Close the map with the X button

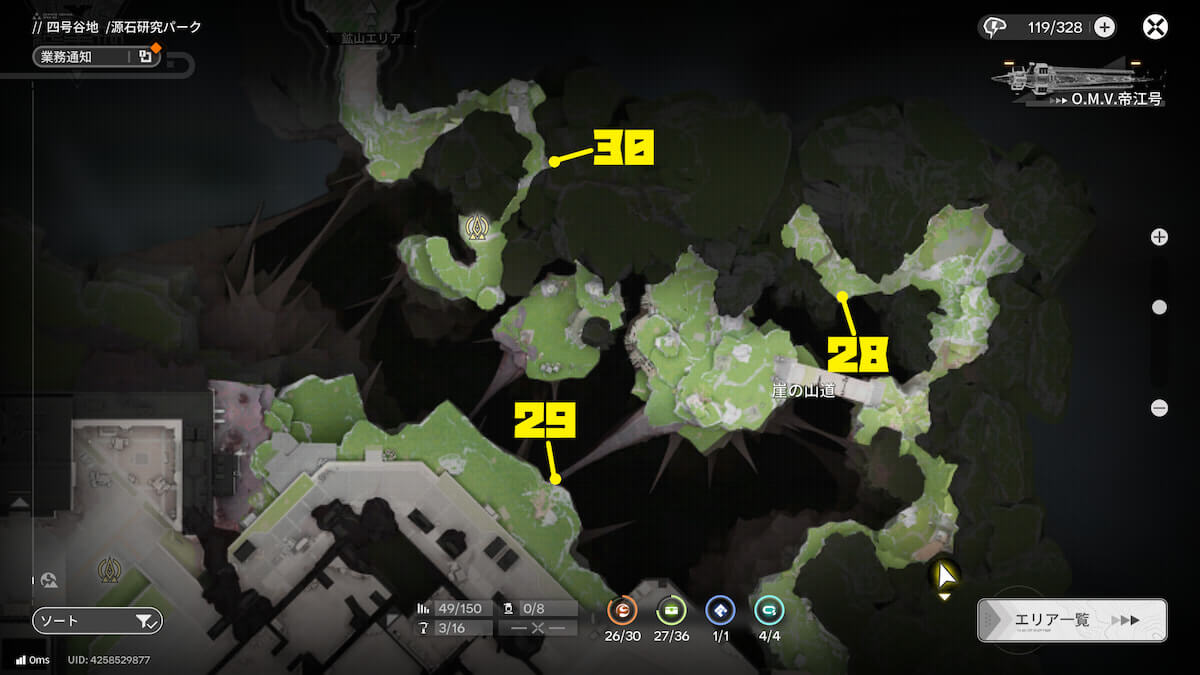click(x=1155, y=27)
